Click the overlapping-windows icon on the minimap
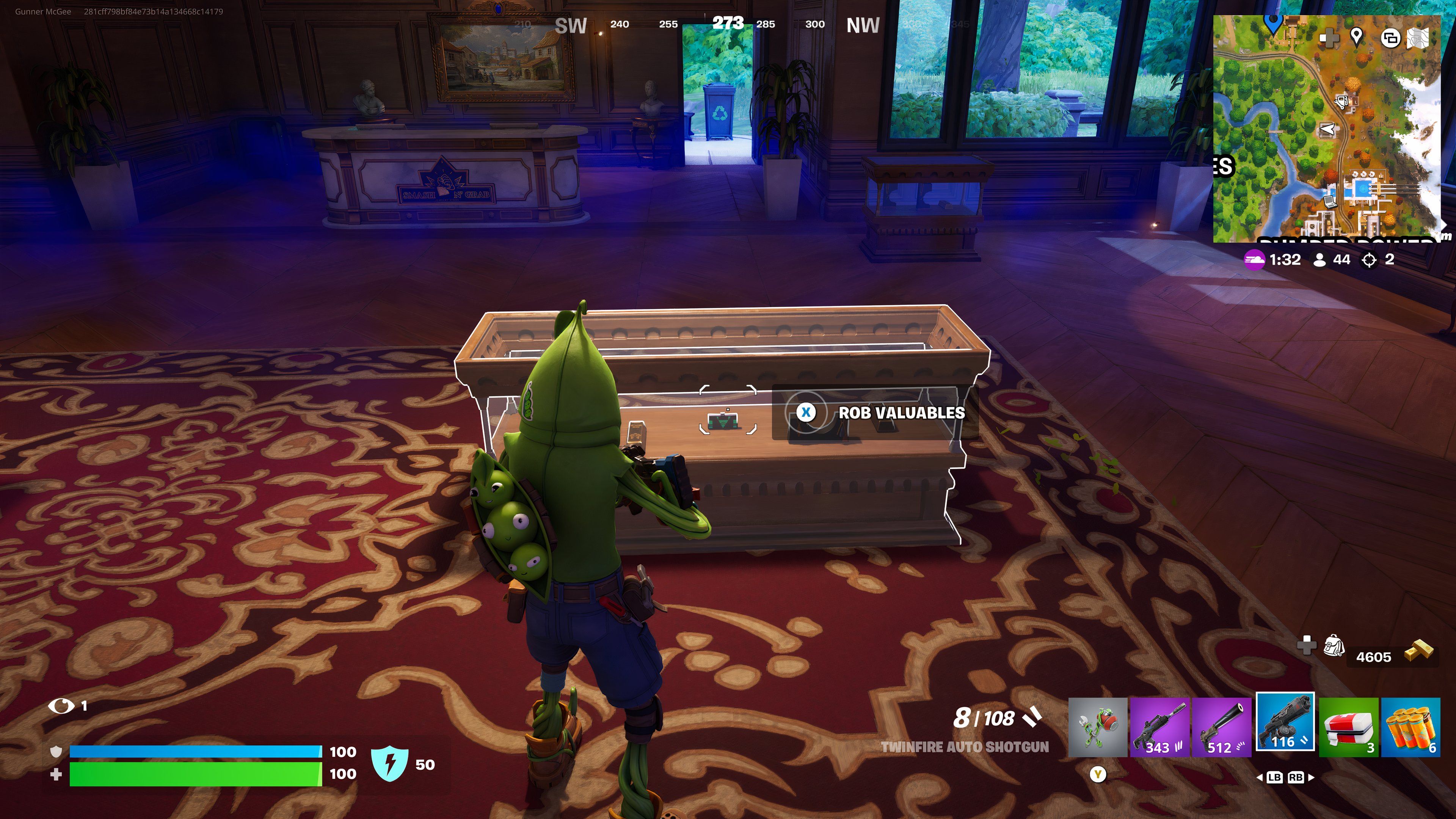Image resolution: width=1456 pixels, height=819 pixels. [x=1390, y=38]
